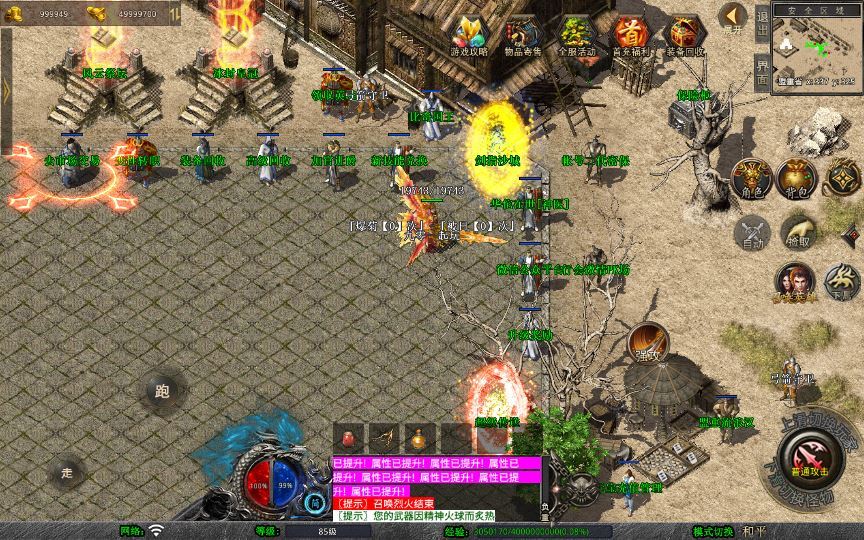This screenshot has height=540, width=864.
Task: Toggle 自动 auto-combat crossed swords
Action: click(752, 234)
